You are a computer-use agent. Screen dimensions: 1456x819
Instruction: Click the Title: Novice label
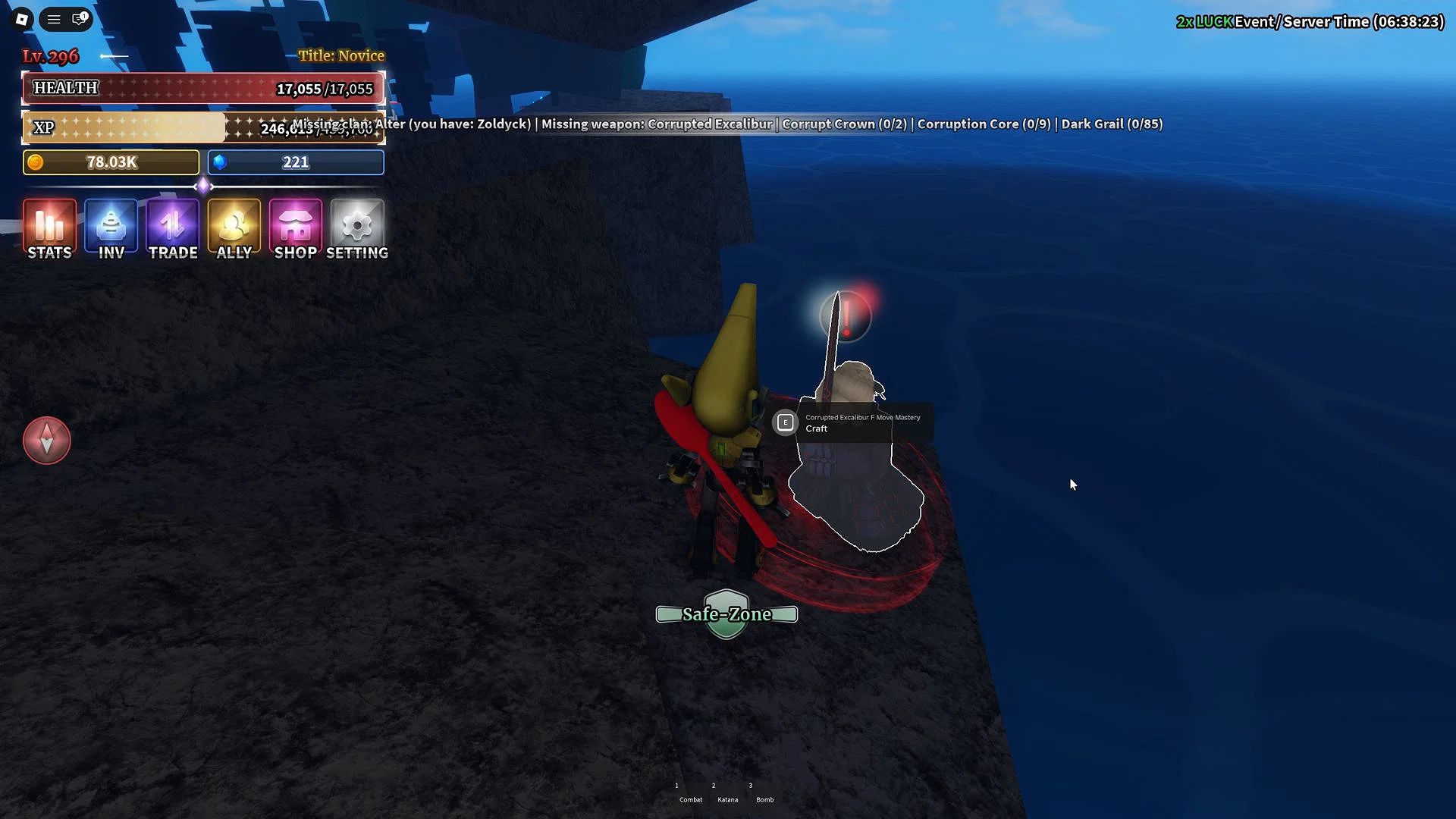coord(342,55)
